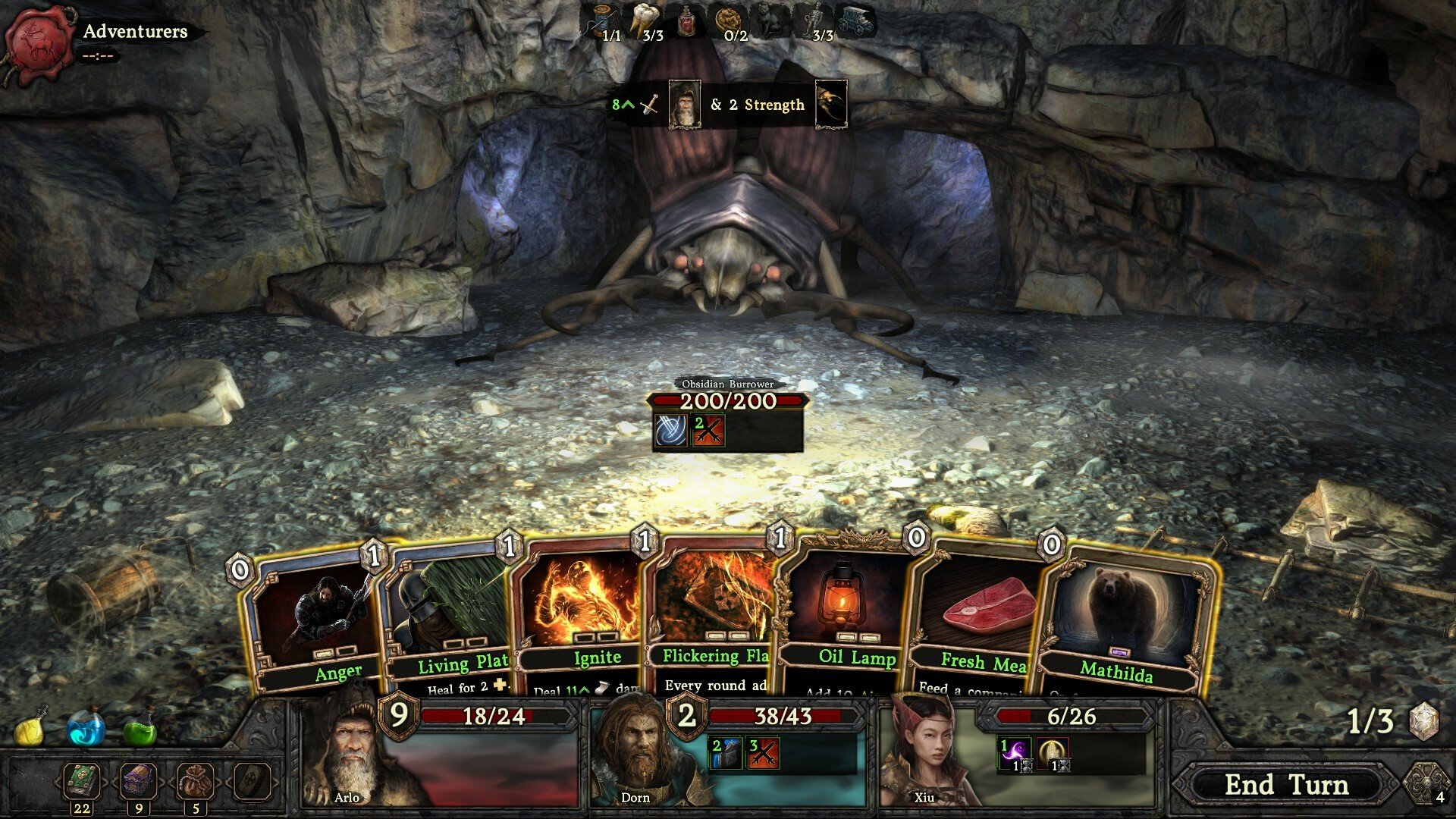Viewport: 1456px width, 819px height.
Task: Inspect the thread spool relic icon
Action: tap(604, 20)
